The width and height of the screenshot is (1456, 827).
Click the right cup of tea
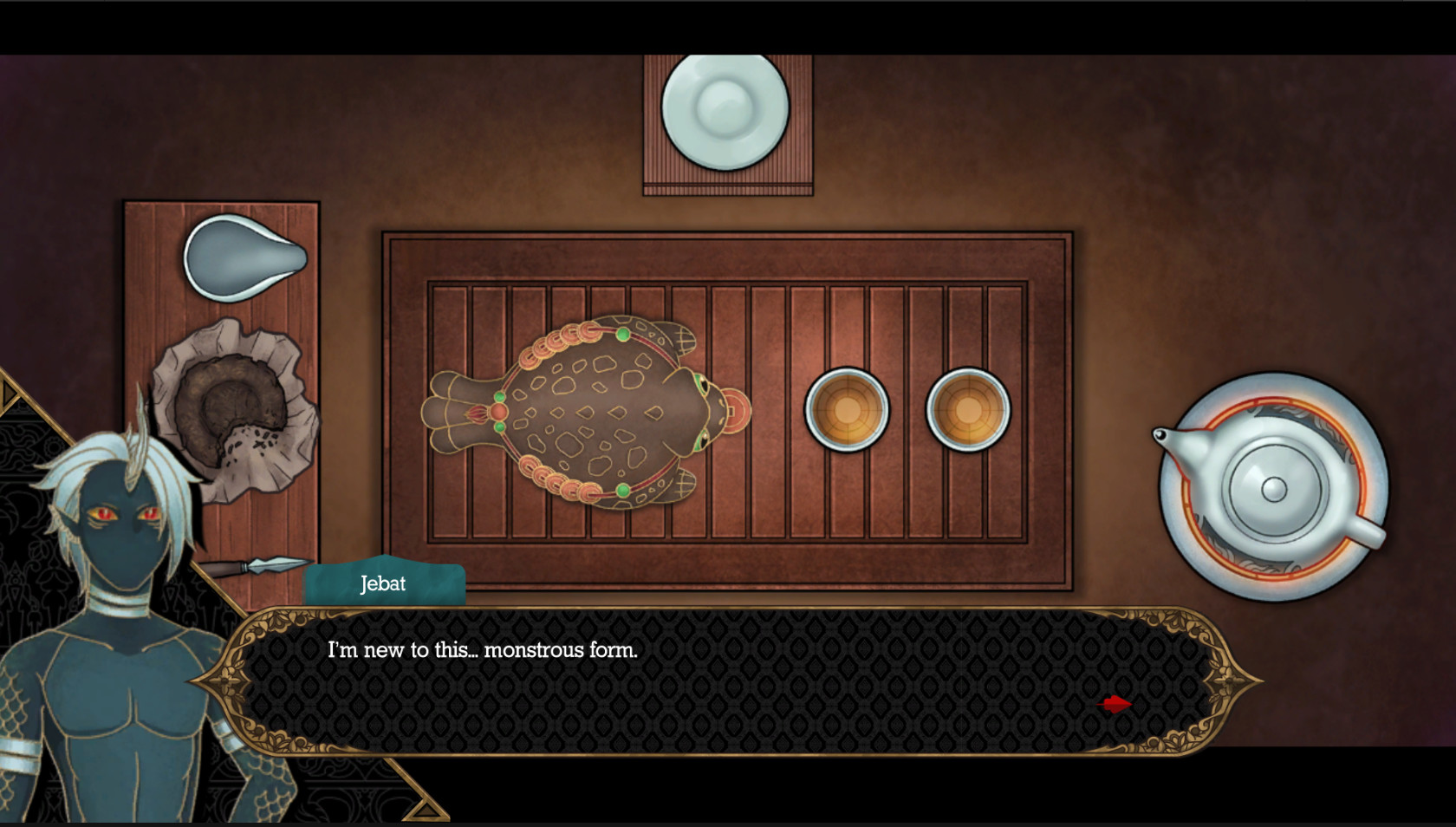(x=967, y=407)
